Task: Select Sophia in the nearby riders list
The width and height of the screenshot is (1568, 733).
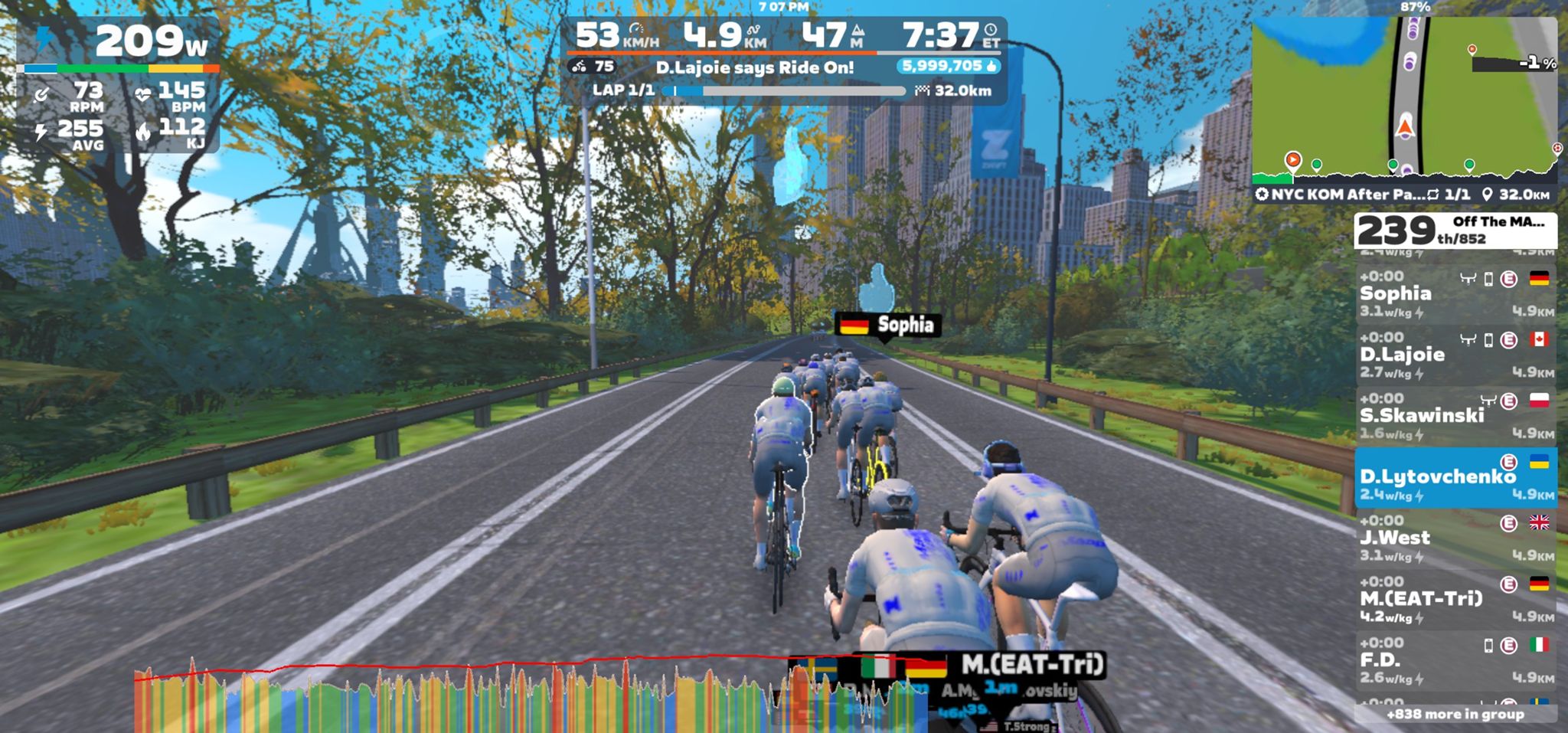Action: pyautogui.click(x=1455, y=294)
